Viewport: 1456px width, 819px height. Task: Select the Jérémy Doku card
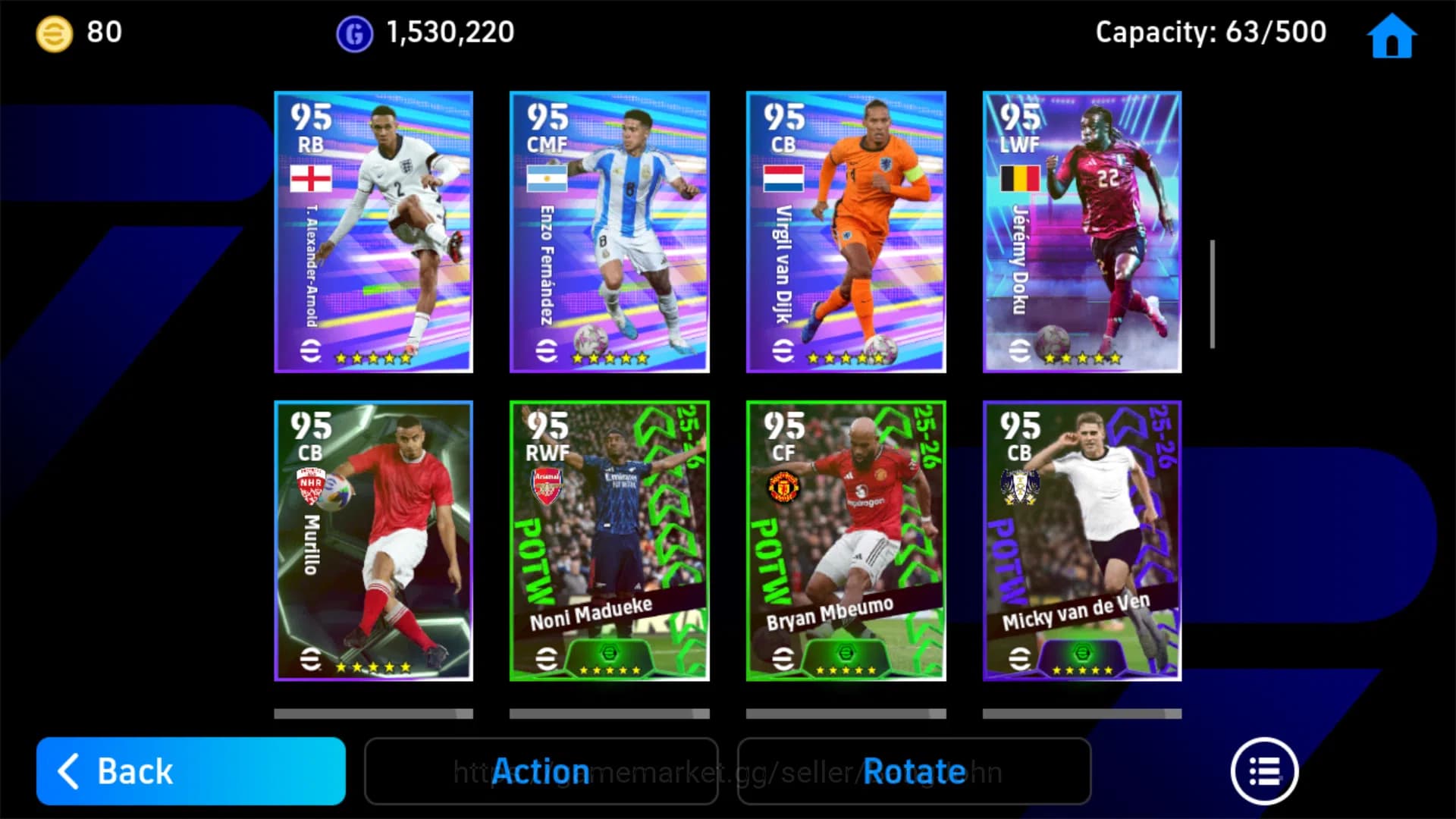(1082, 231)
